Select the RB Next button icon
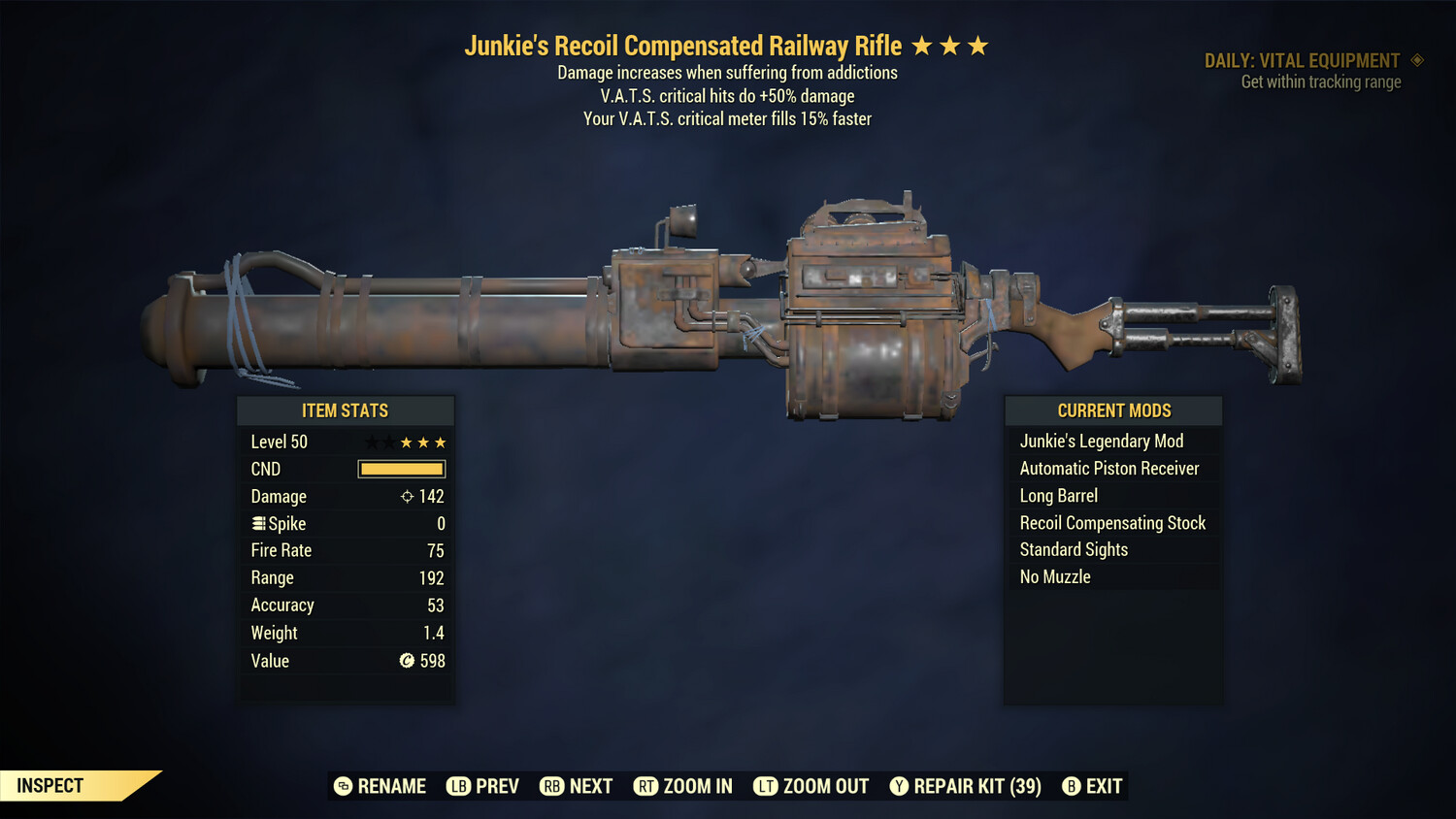Image resolution: width=1456 pixels, height=819 pixels. (x=551, y=786)
